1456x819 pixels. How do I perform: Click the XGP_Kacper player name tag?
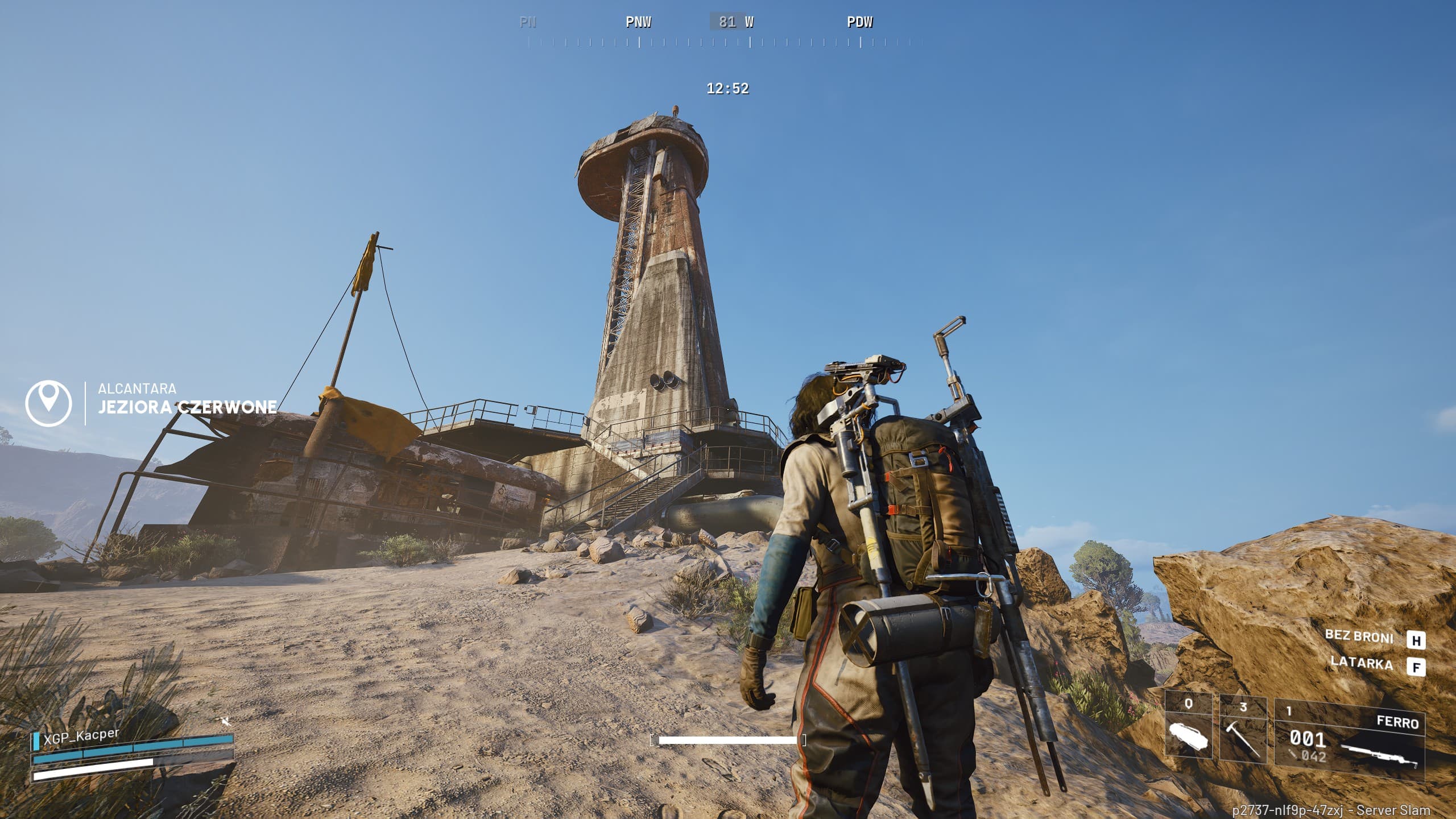(81, 735)
